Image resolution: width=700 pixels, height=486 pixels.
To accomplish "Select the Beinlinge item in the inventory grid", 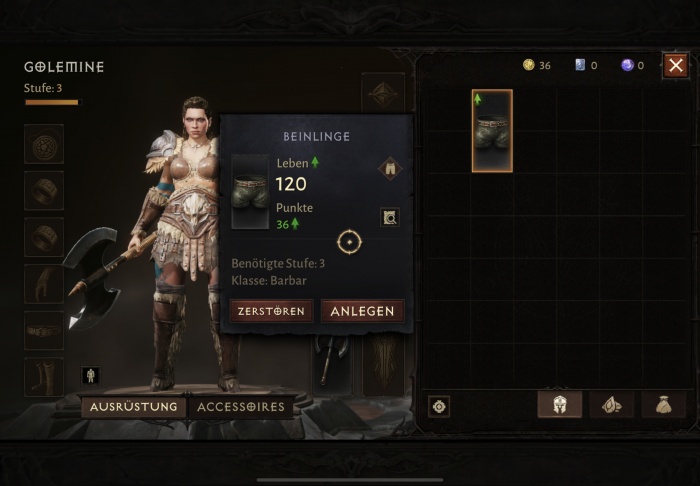I will click(492, 130).
